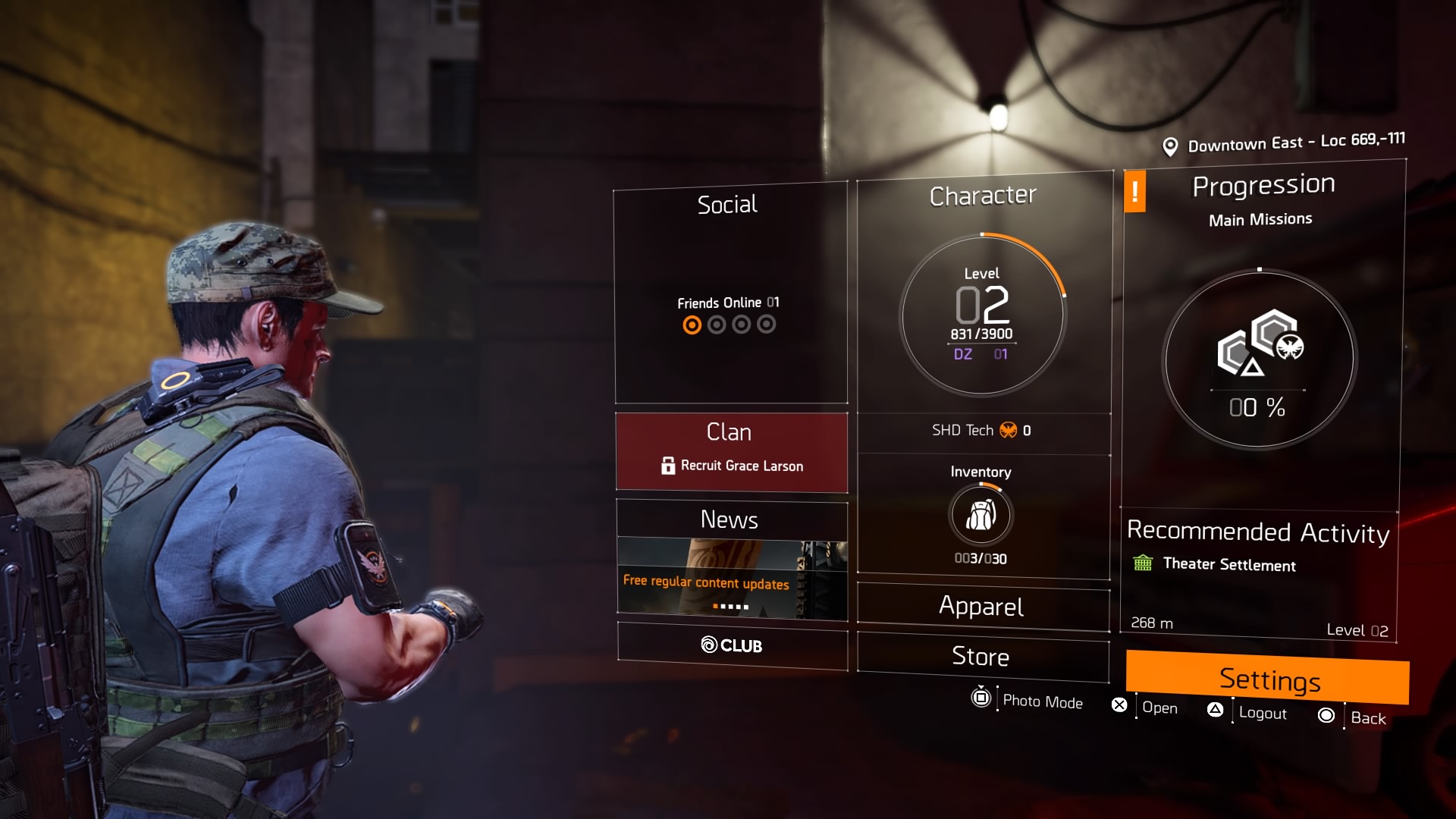
Task: Open the Inventory backpack icon
Action: (x=981, y=516)
